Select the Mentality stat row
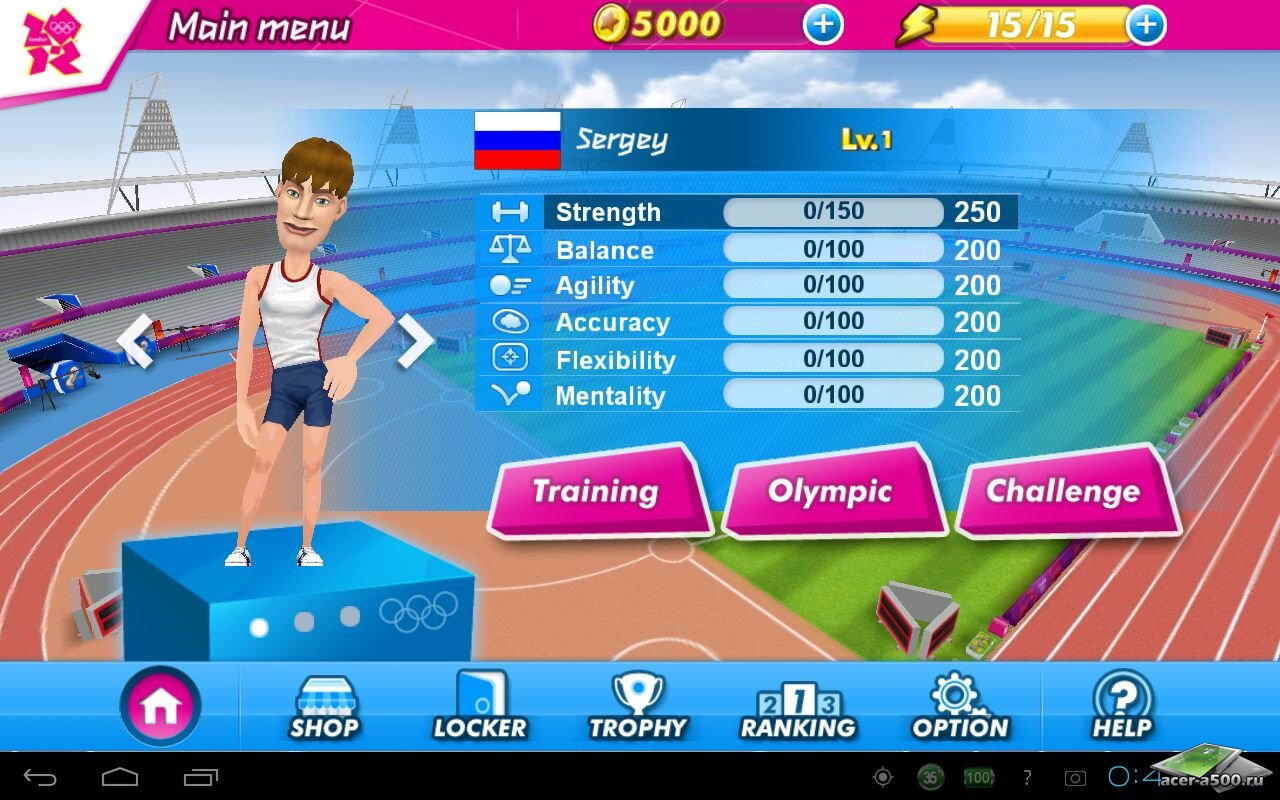Viewport: 1280px width, 800px height. click(x=748, y=395)
